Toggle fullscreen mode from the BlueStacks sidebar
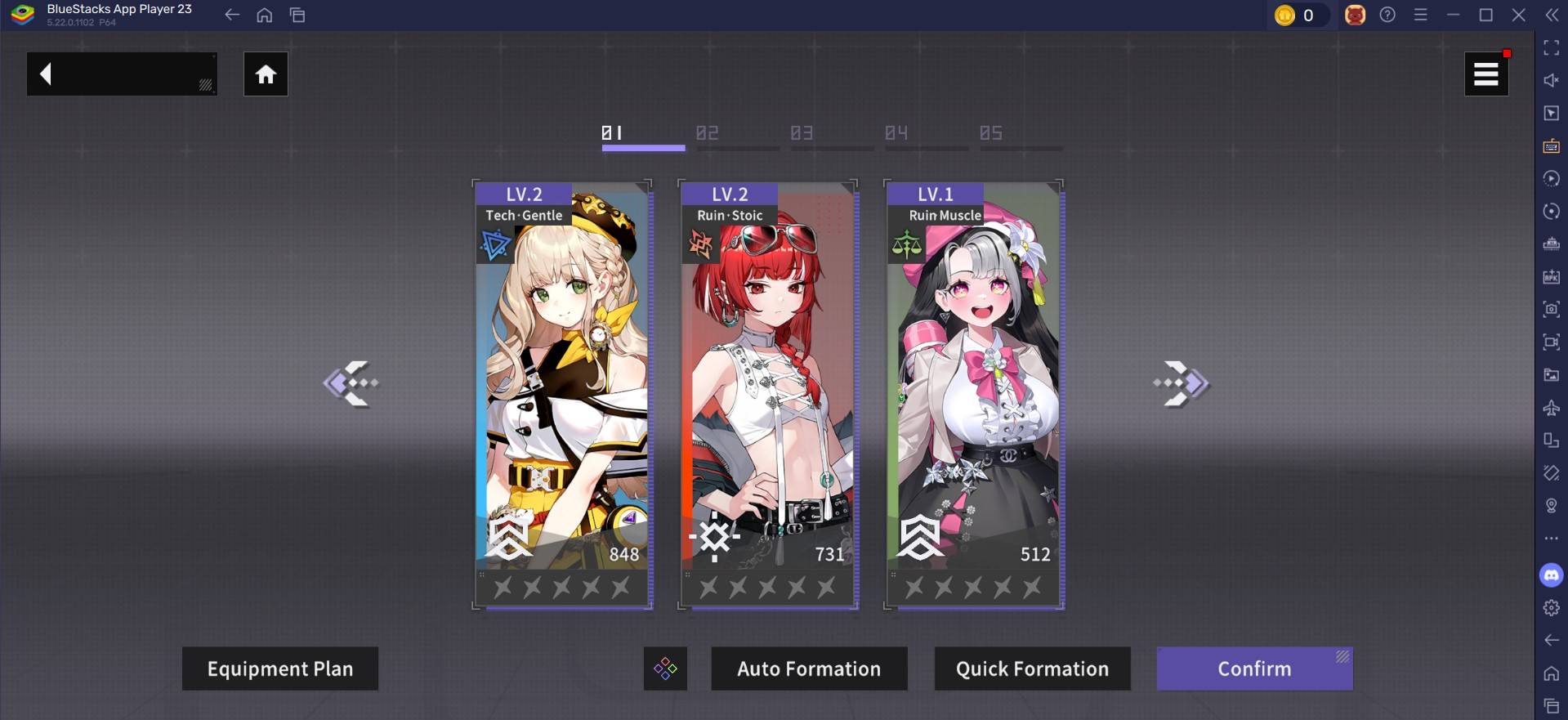 [x=1551, y=48]
